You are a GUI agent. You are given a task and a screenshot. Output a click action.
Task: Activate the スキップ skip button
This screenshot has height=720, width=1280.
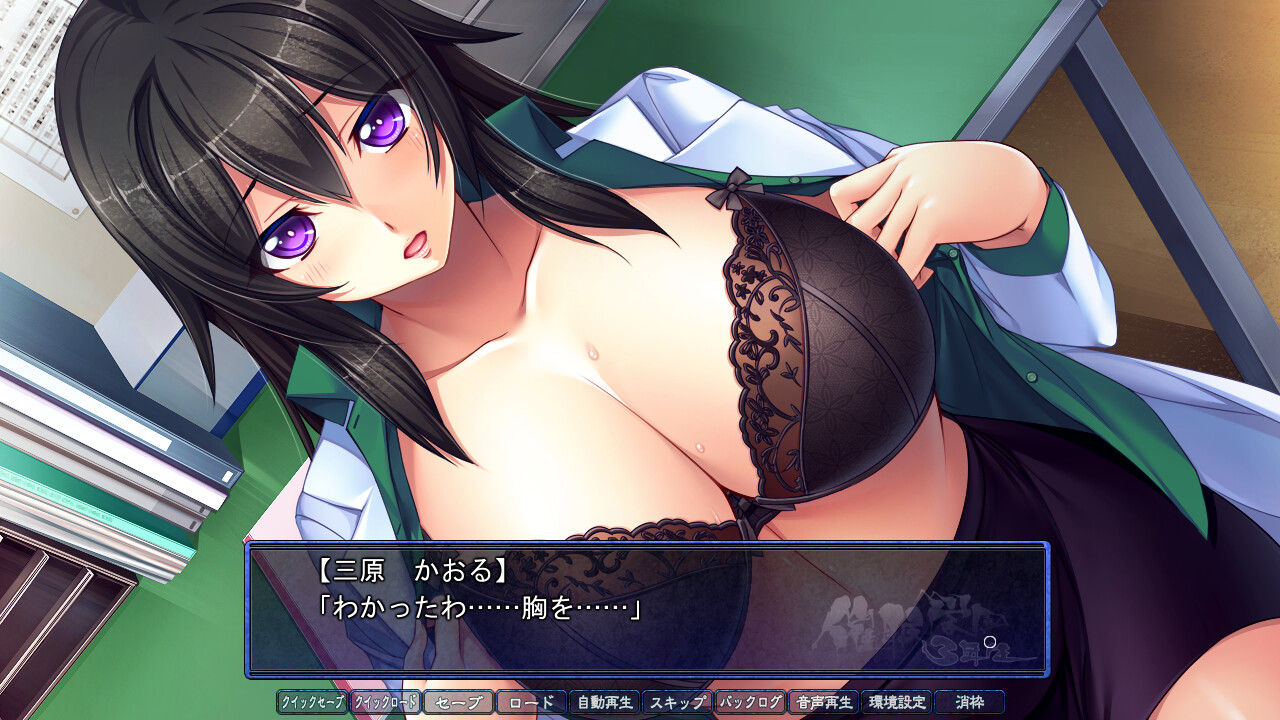(x=677, y=702)
